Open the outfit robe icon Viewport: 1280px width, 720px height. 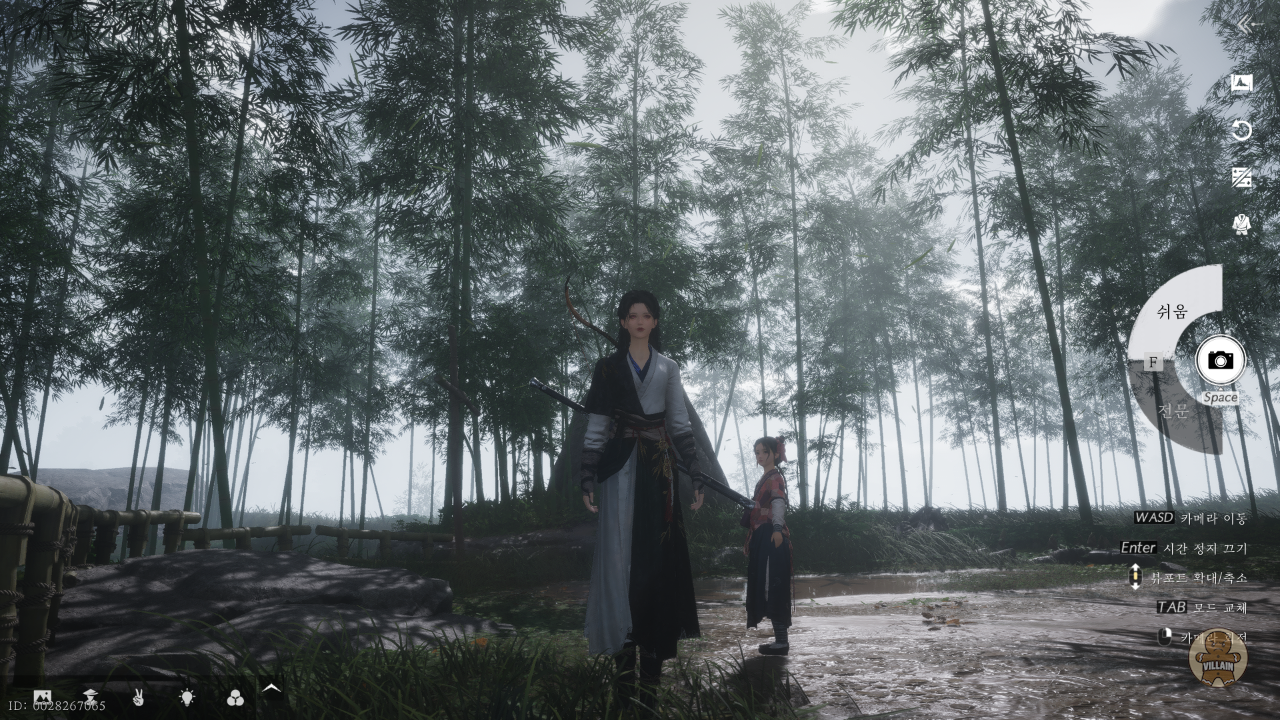[1242, 224]
